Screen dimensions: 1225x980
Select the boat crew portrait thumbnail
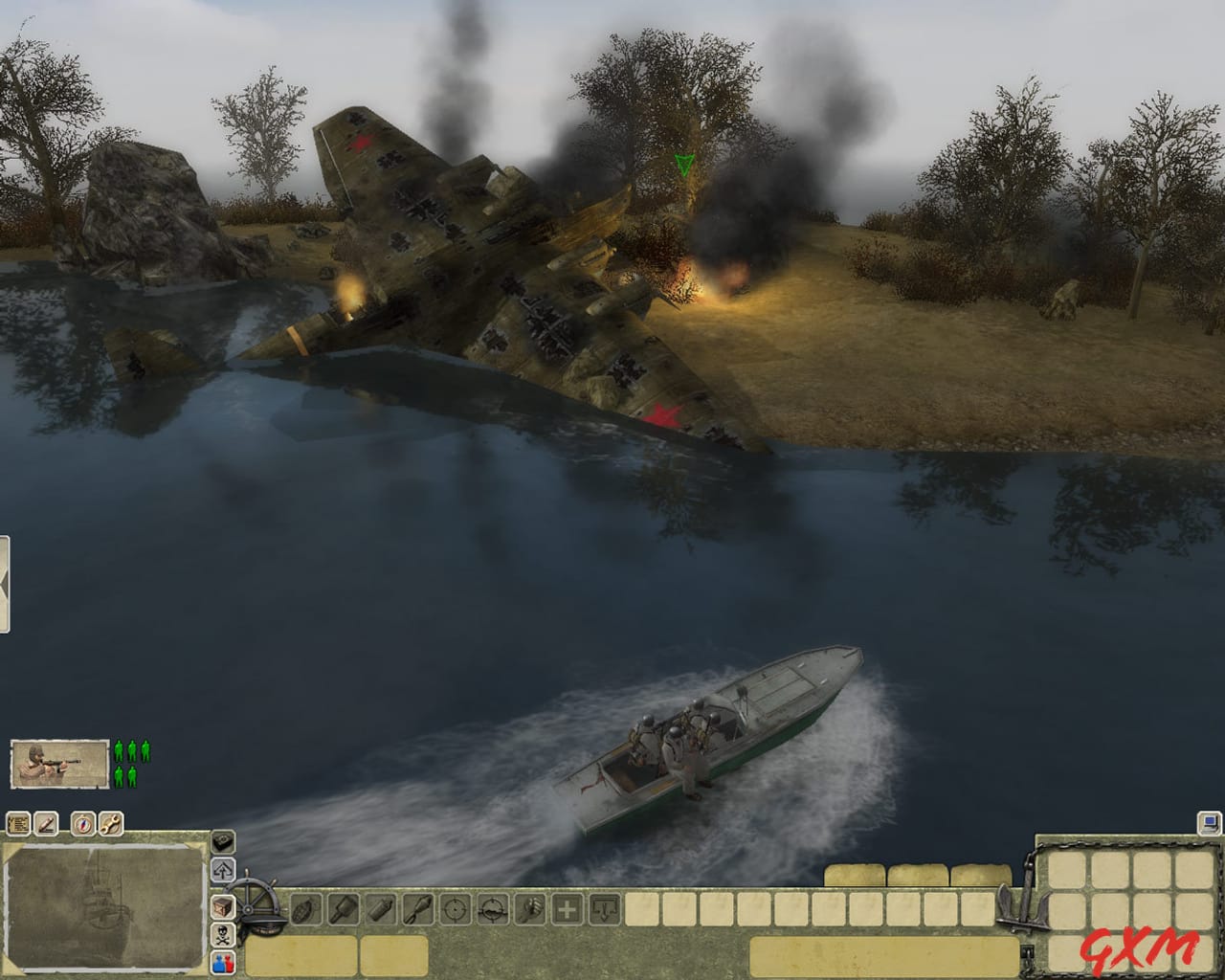[x=60, y=763]
